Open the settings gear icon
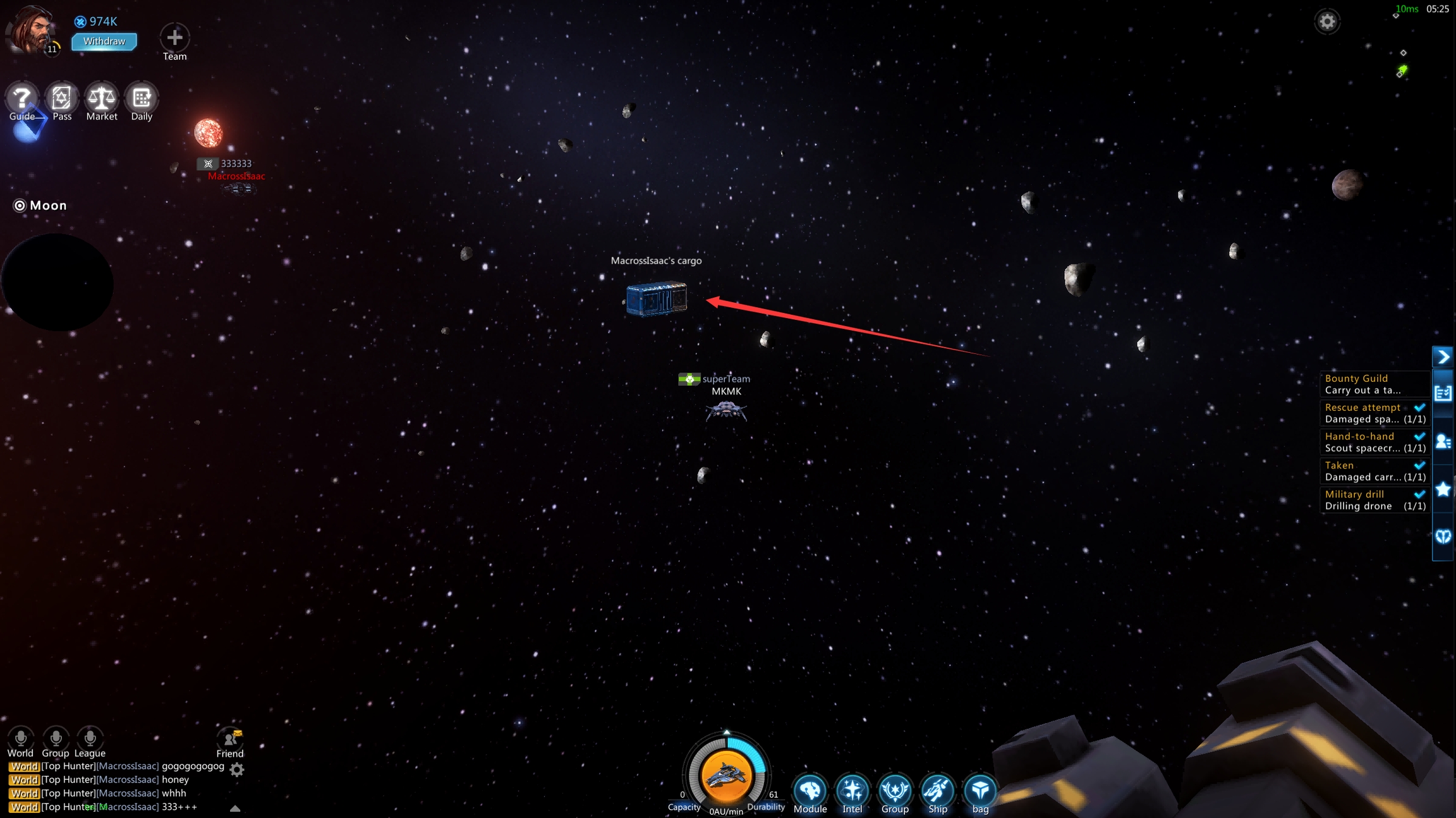This screenshot has width=1456, height=818. click(x=1326, y=22)
